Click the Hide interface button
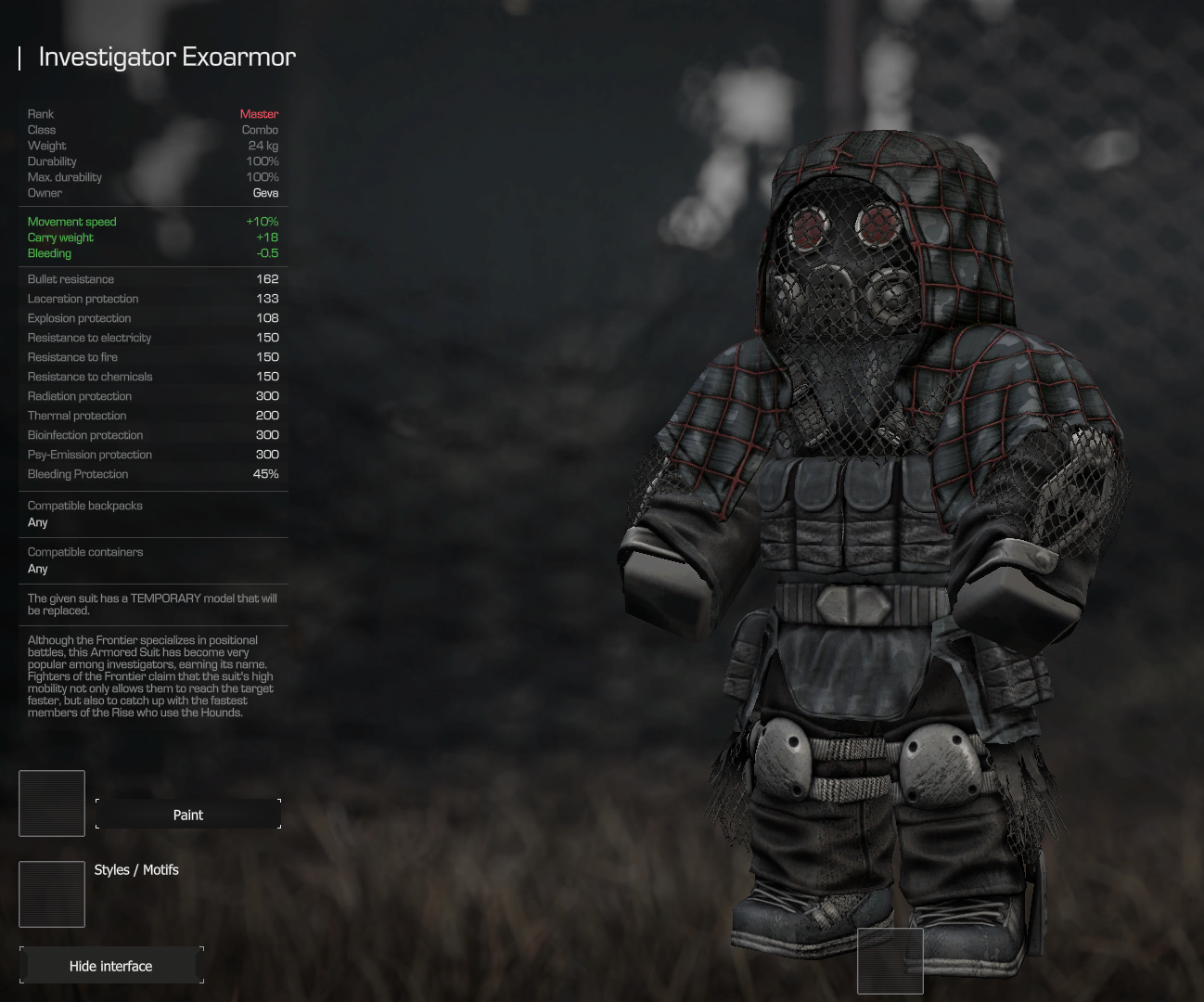Image resolution: width=1204 pixels, height=1002 pixels. coord(110,966)
